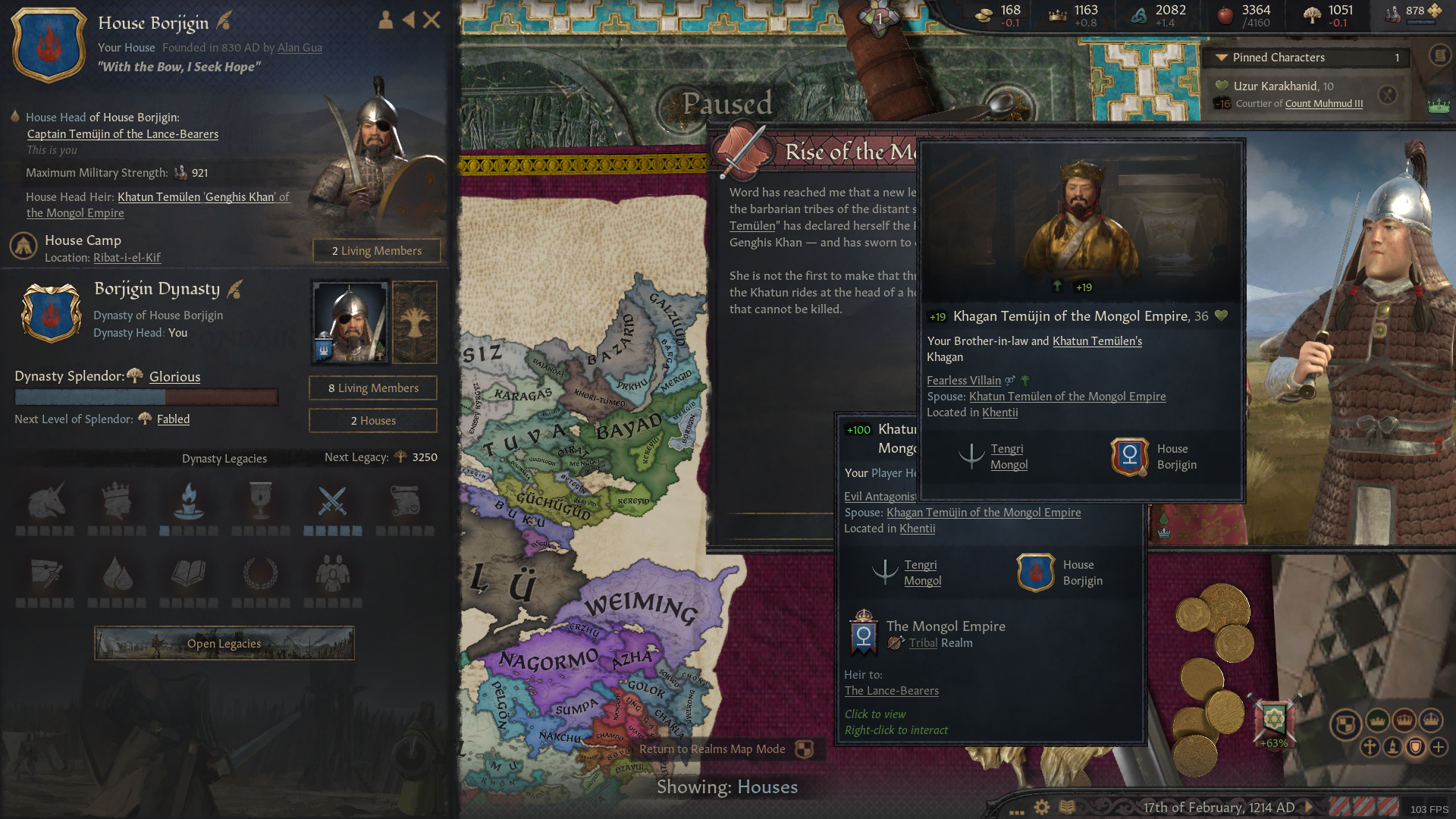Screen dimensions: 1456x819
Task: Open the kingdoms map mode green crown icon
Action: click(1378, 721)
